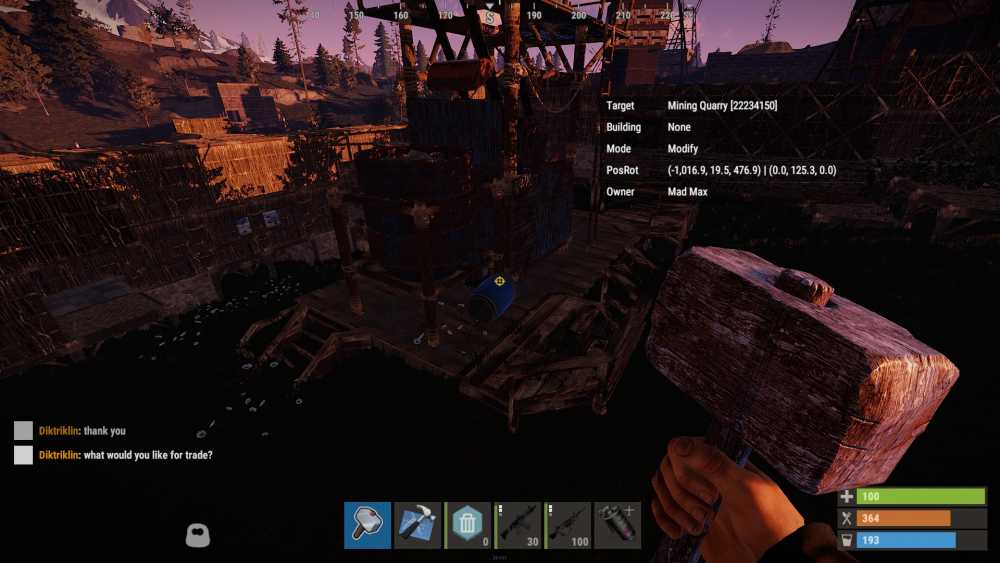Equip the building plan with blueprint

417,525
